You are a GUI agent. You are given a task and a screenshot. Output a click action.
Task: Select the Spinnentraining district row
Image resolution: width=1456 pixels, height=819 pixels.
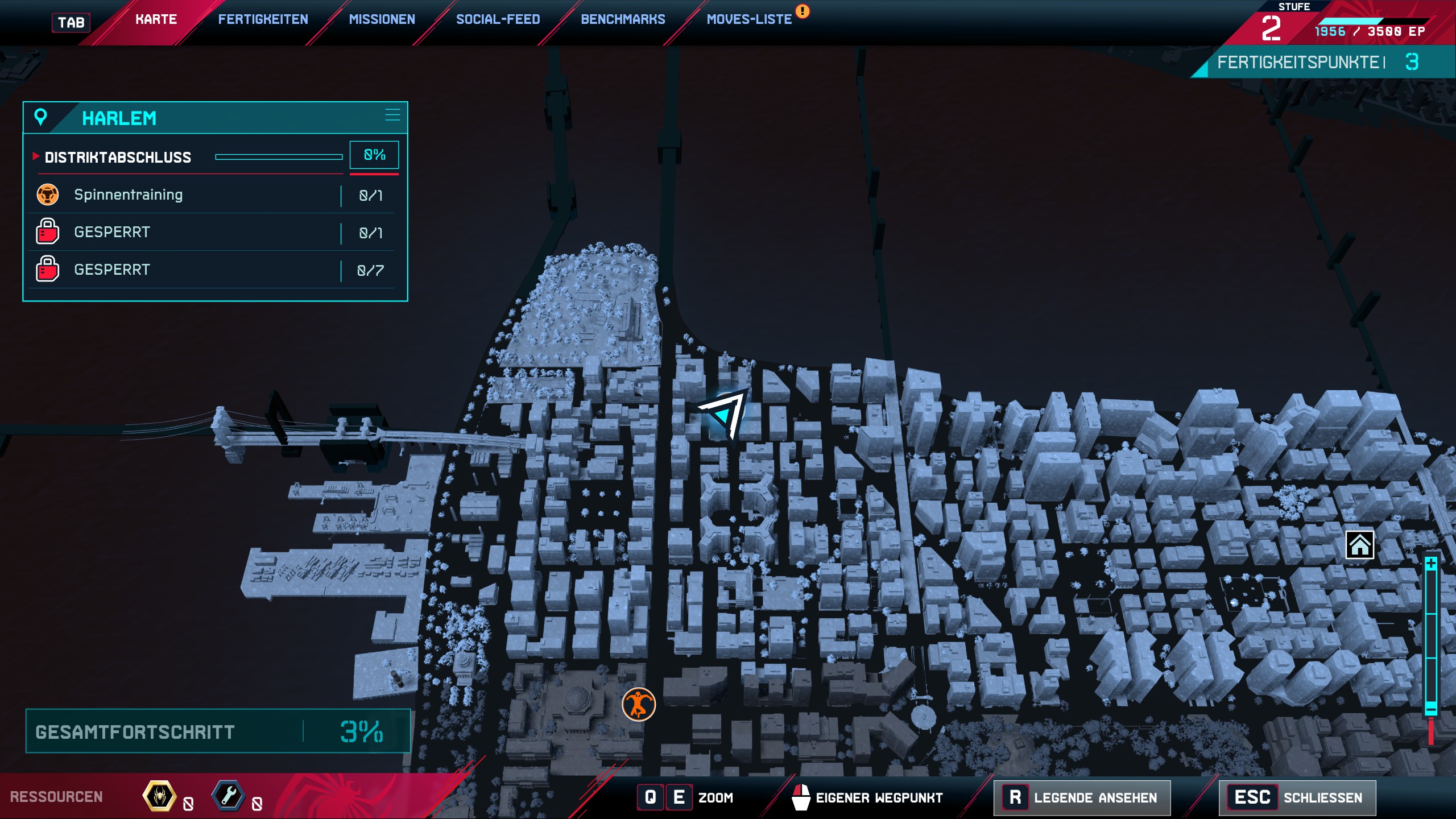210,195
